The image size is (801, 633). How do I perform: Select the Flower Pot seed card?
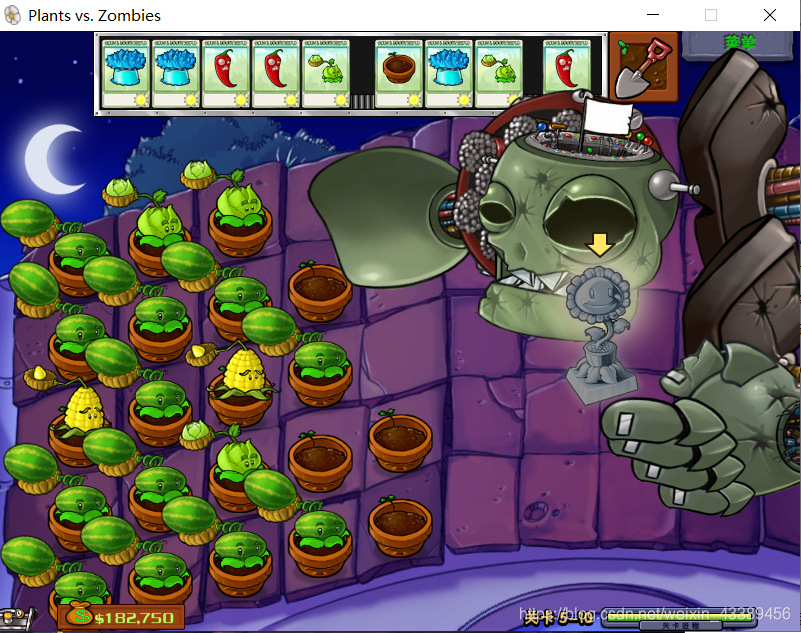click(x=398, y=73)
